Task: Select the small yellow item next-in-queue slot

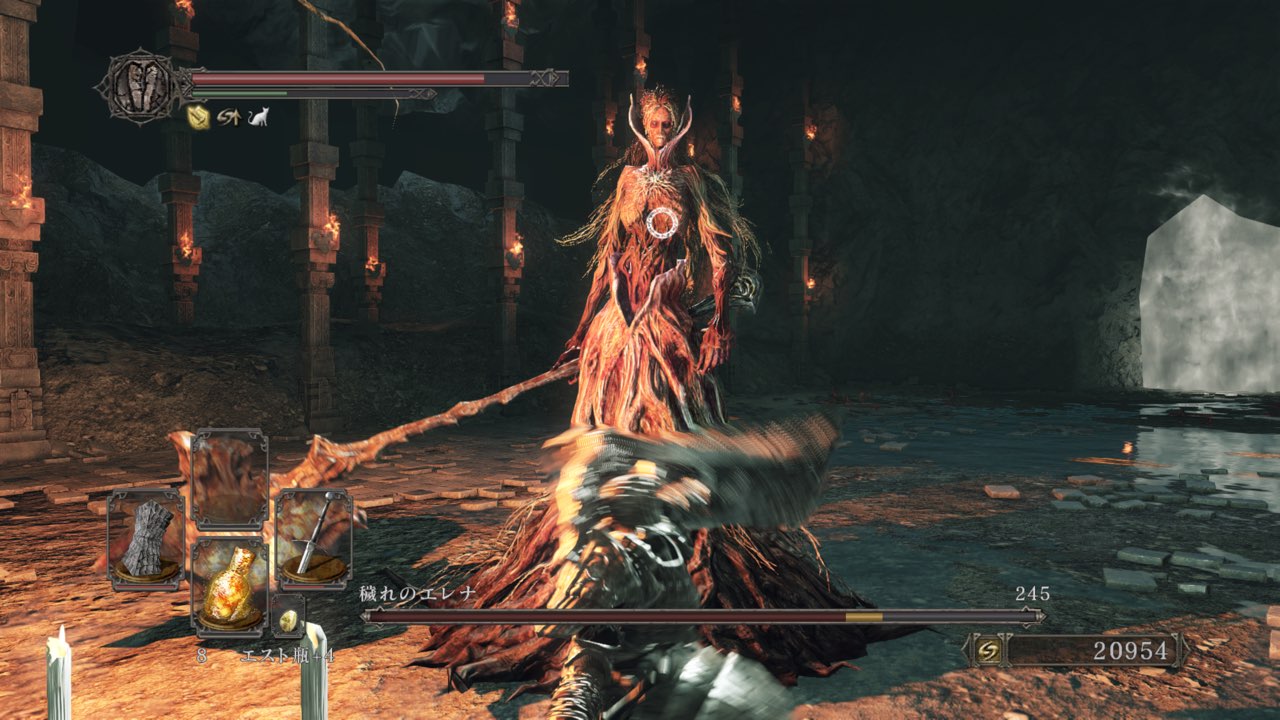Action: click(288, 619)
